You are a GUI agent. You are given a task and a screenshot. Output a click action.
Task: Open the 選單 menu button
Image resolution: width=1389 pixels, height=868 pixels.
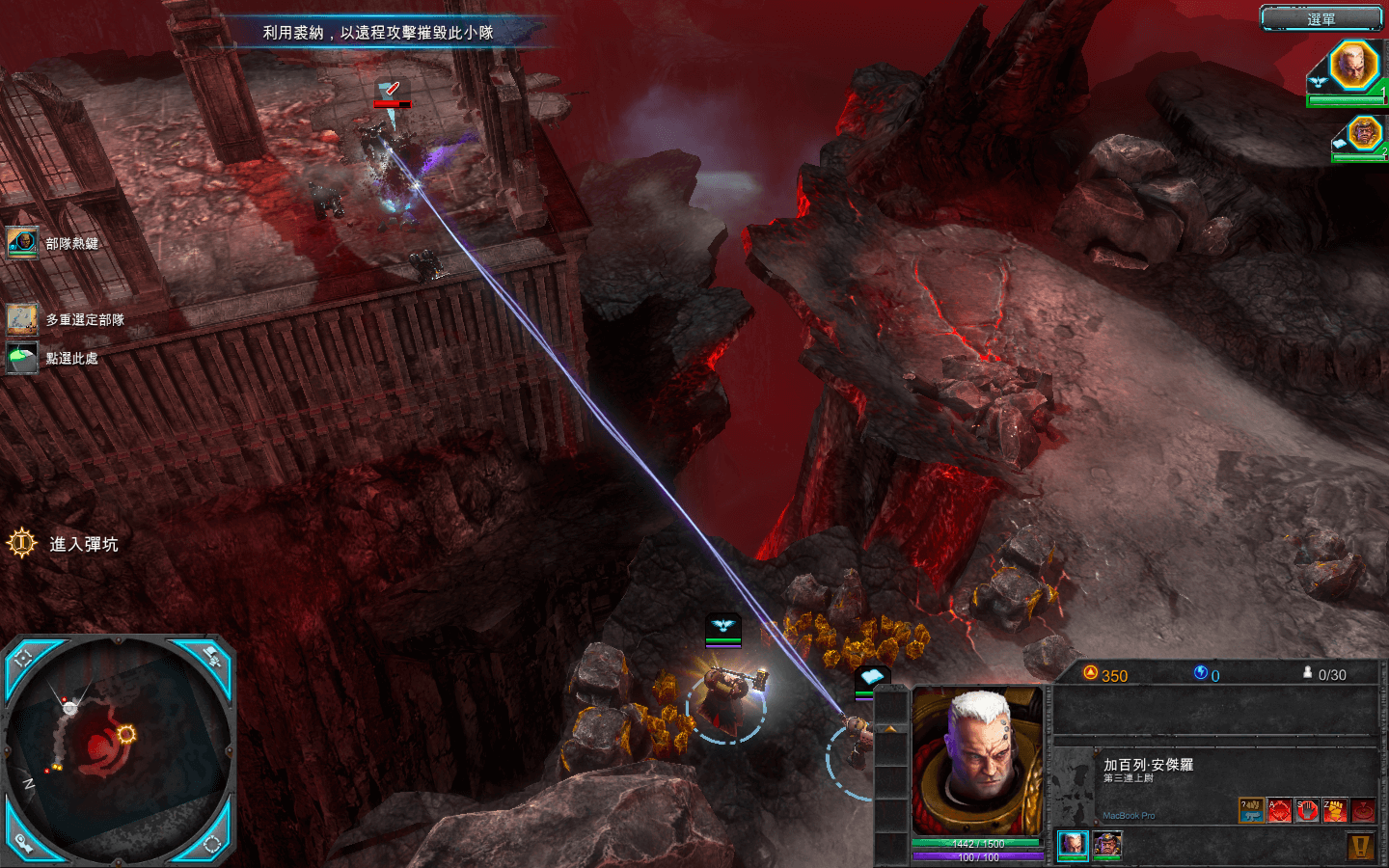click(x=1321, y=18)
